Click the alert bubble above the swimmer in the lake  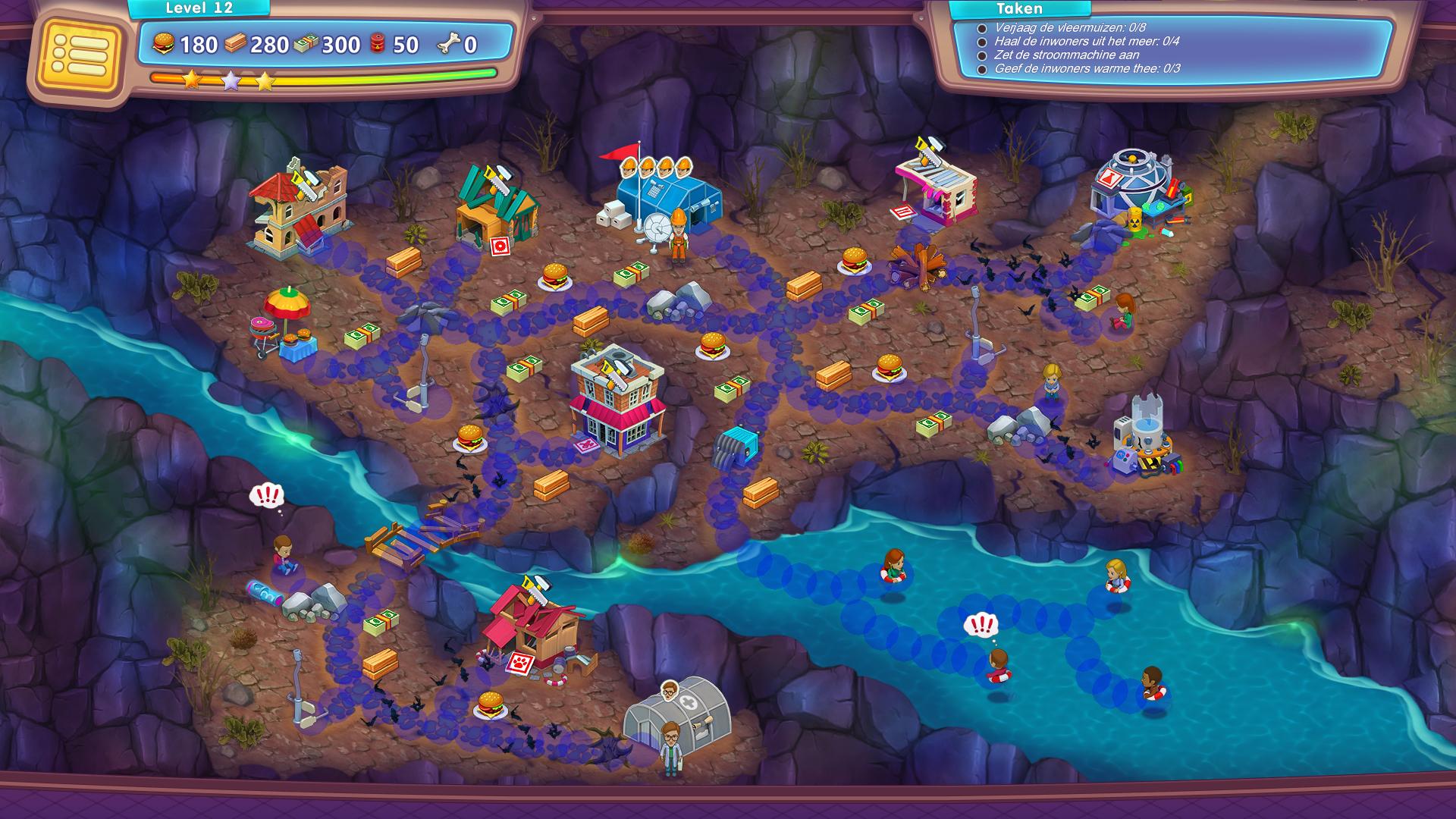click(x=981, y=626)
